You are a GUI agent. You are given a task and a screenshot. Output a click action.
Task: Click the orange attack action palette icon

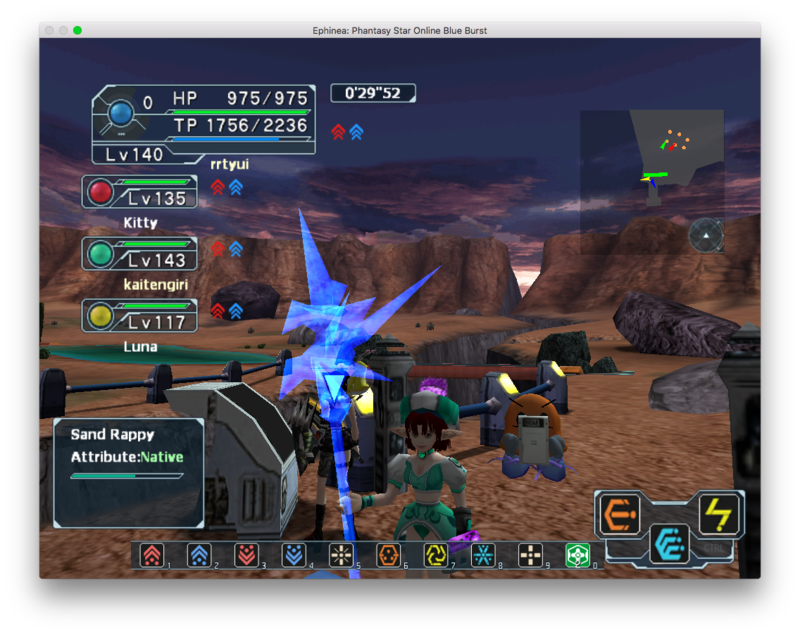click(620, 514)
